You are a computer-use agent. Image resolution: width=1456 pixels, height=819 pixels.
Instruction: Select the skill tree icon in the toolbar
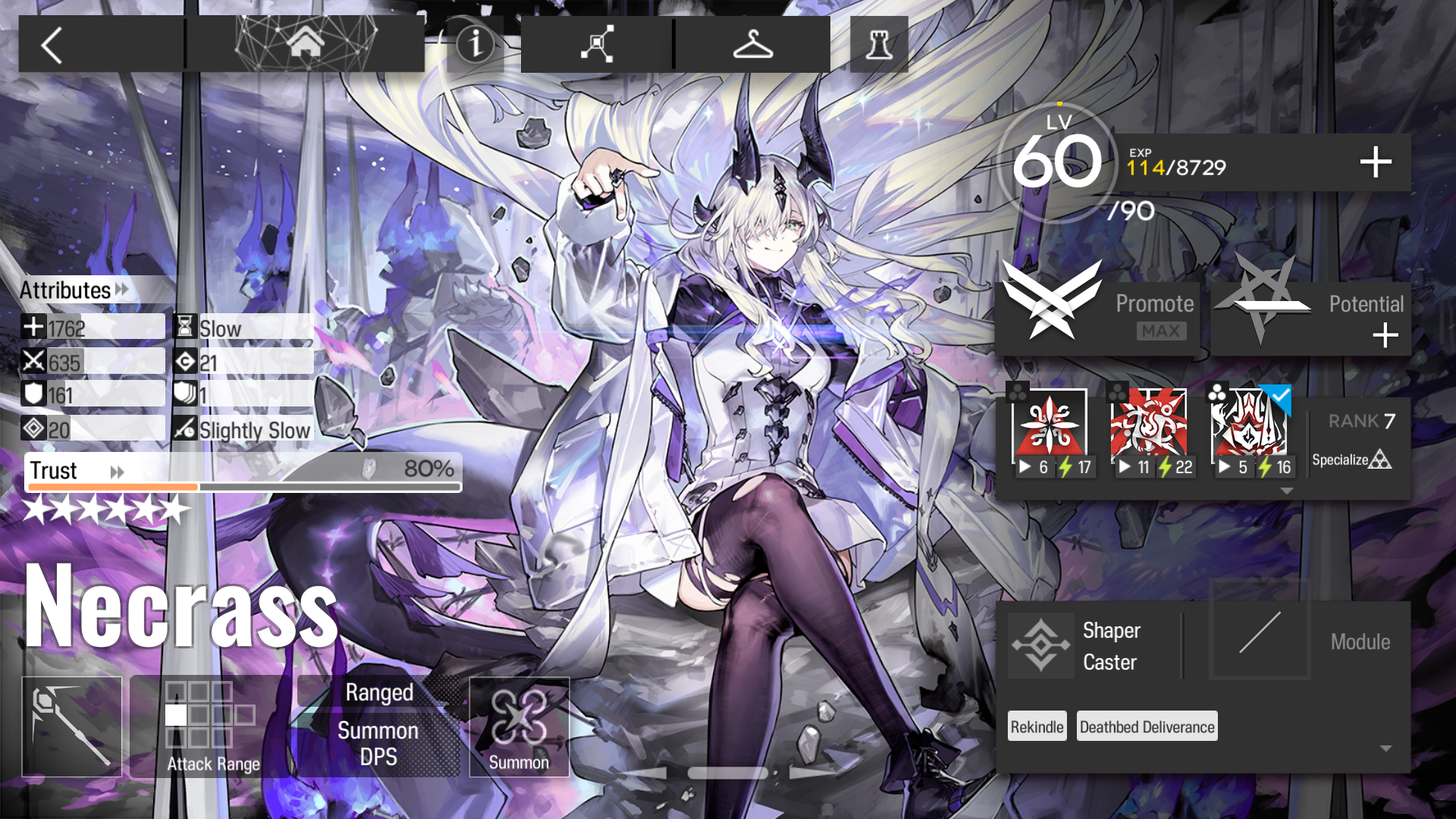[x=595, y=43]
